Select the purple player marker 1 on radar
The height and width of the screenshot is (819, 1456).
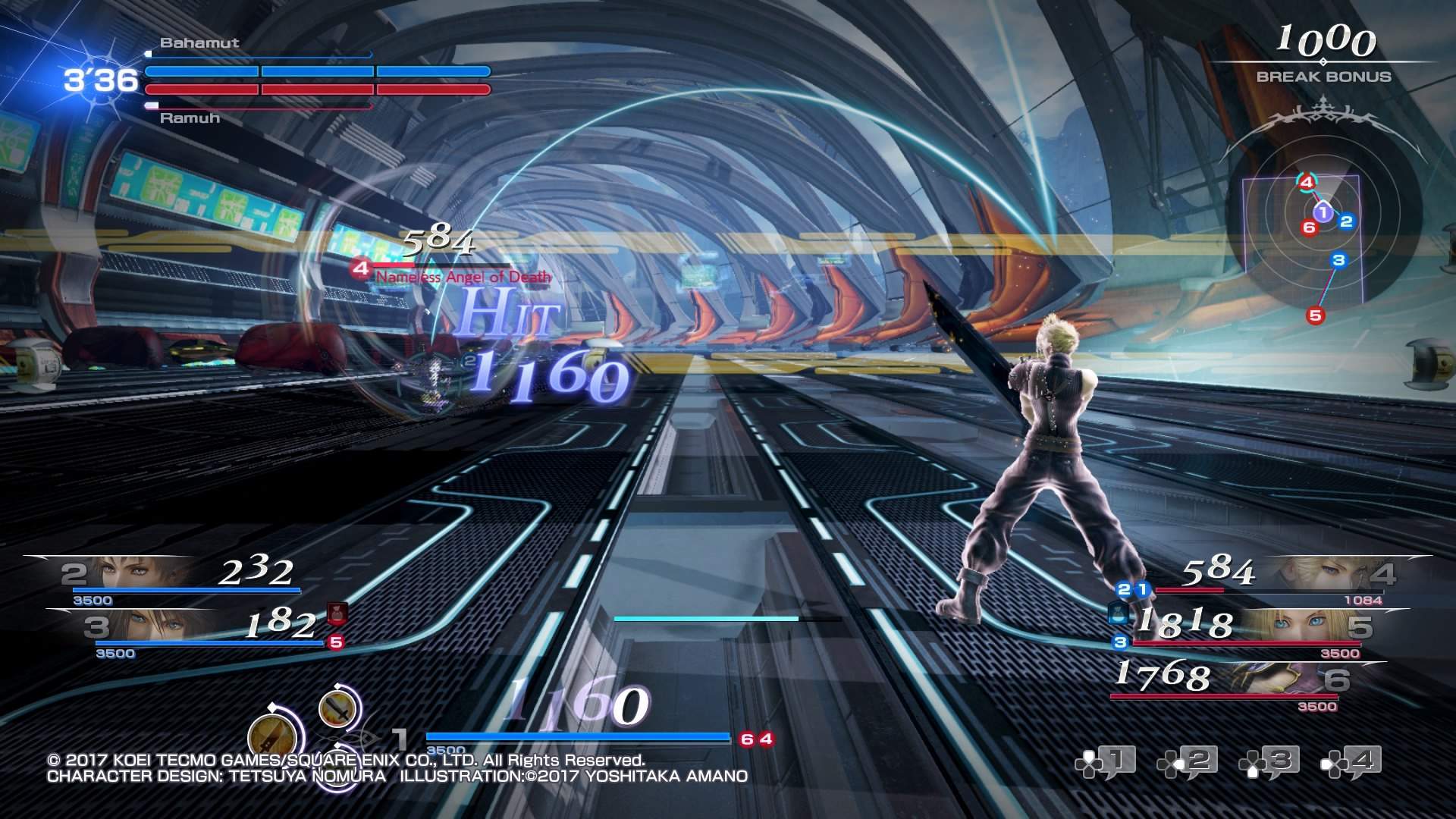(x=1323, y=212)
